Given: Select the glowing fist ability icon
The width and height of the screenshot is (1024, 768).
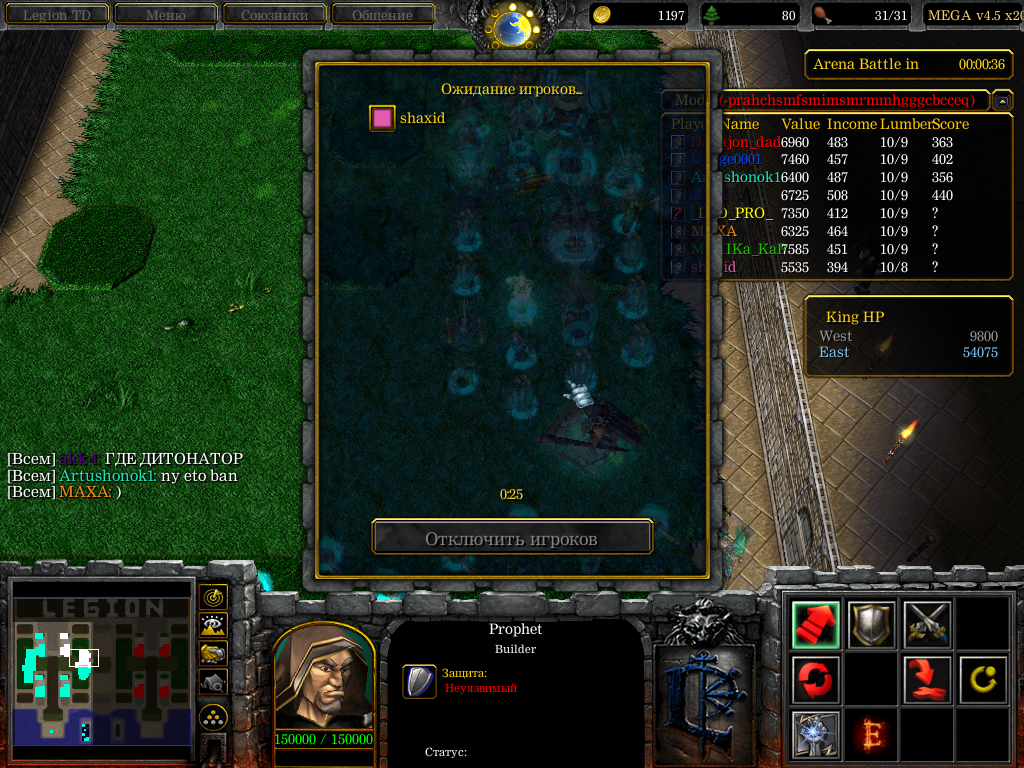Looking at the screenshot, I should click(x=816, y=735).
